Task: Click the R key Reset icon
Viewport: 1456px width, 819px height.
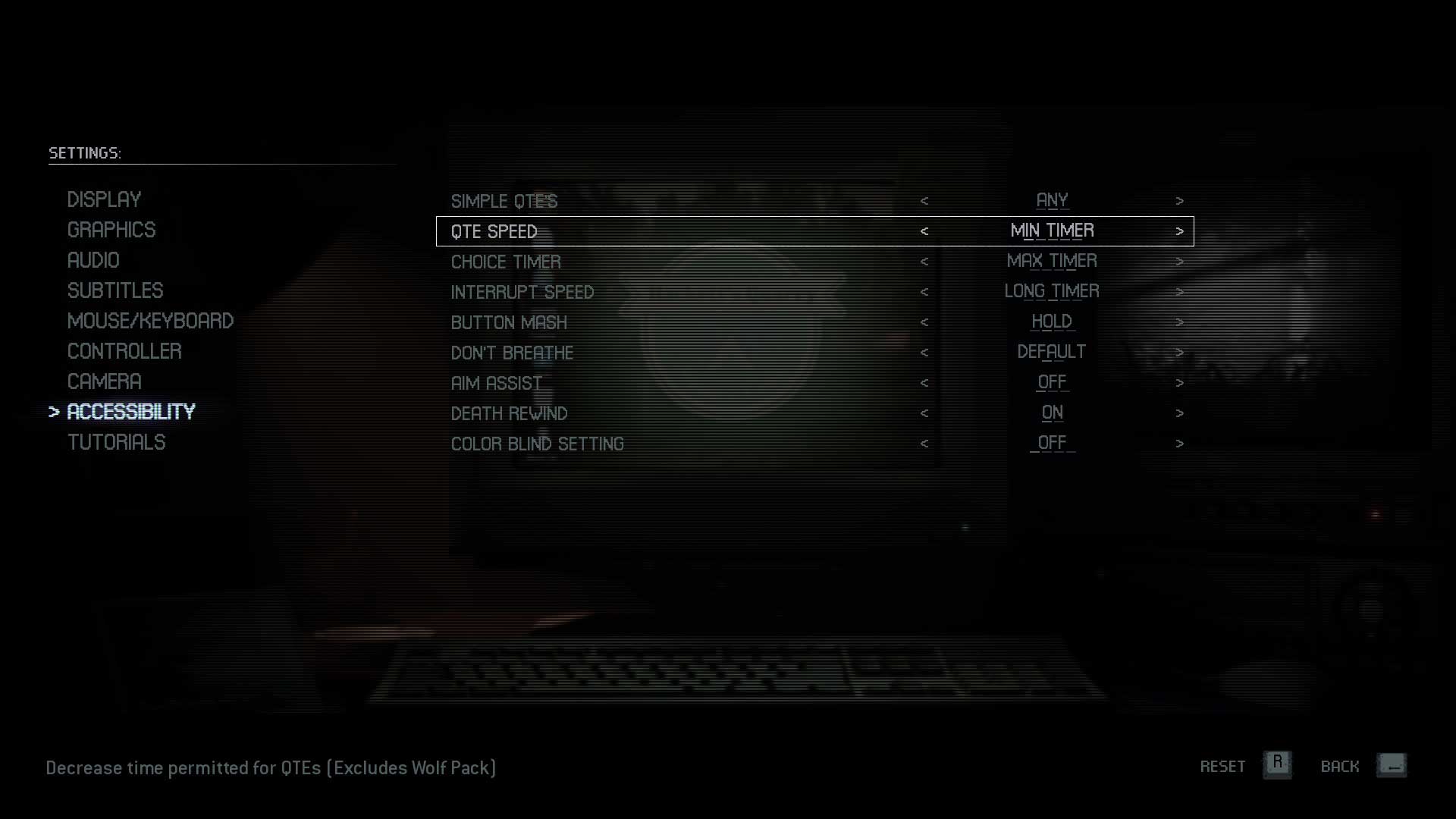Action: [1278, 766]
